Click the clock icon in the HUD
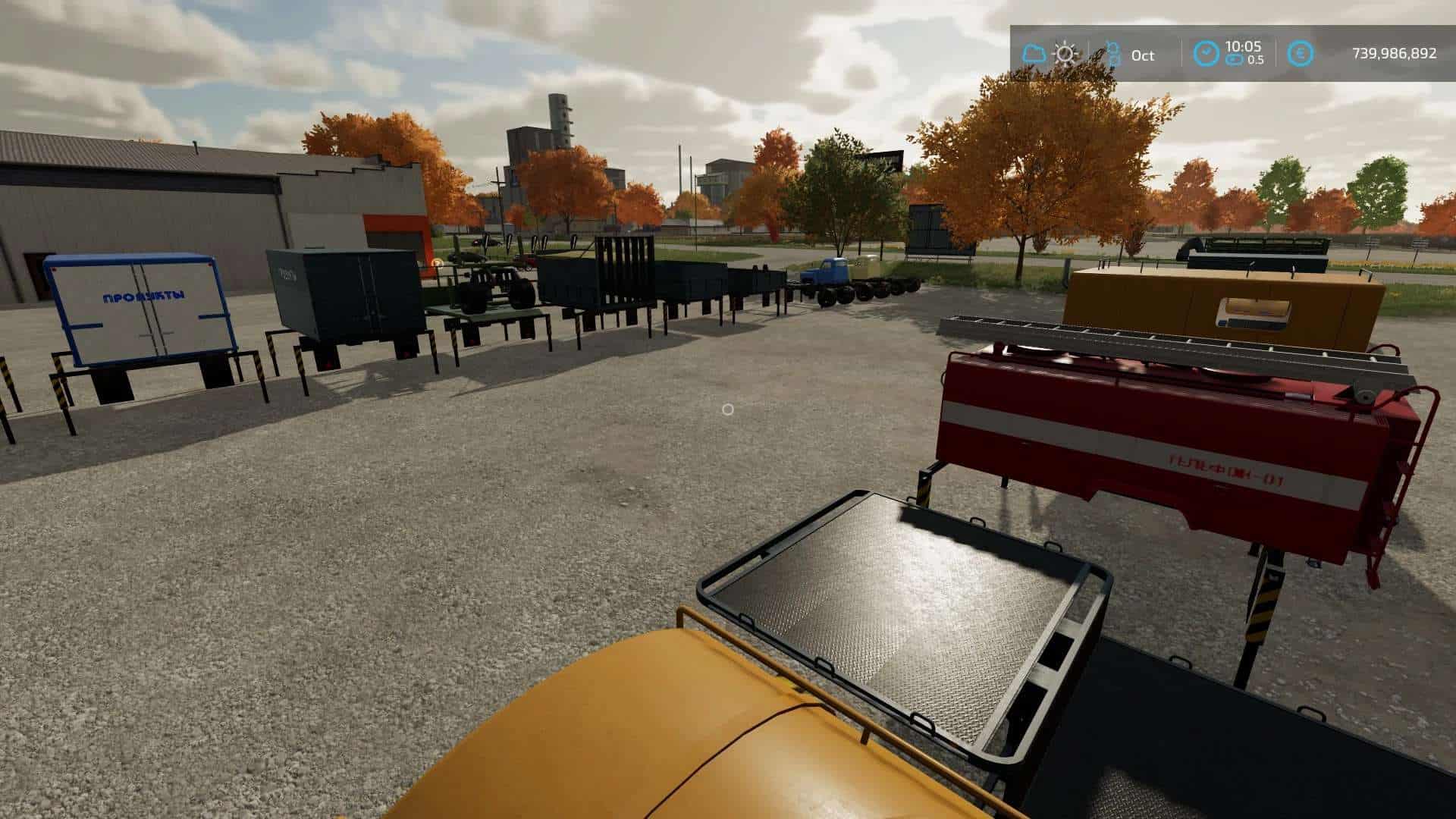The width and height of the screenshot is (1456, 819). pos(1206,54)
